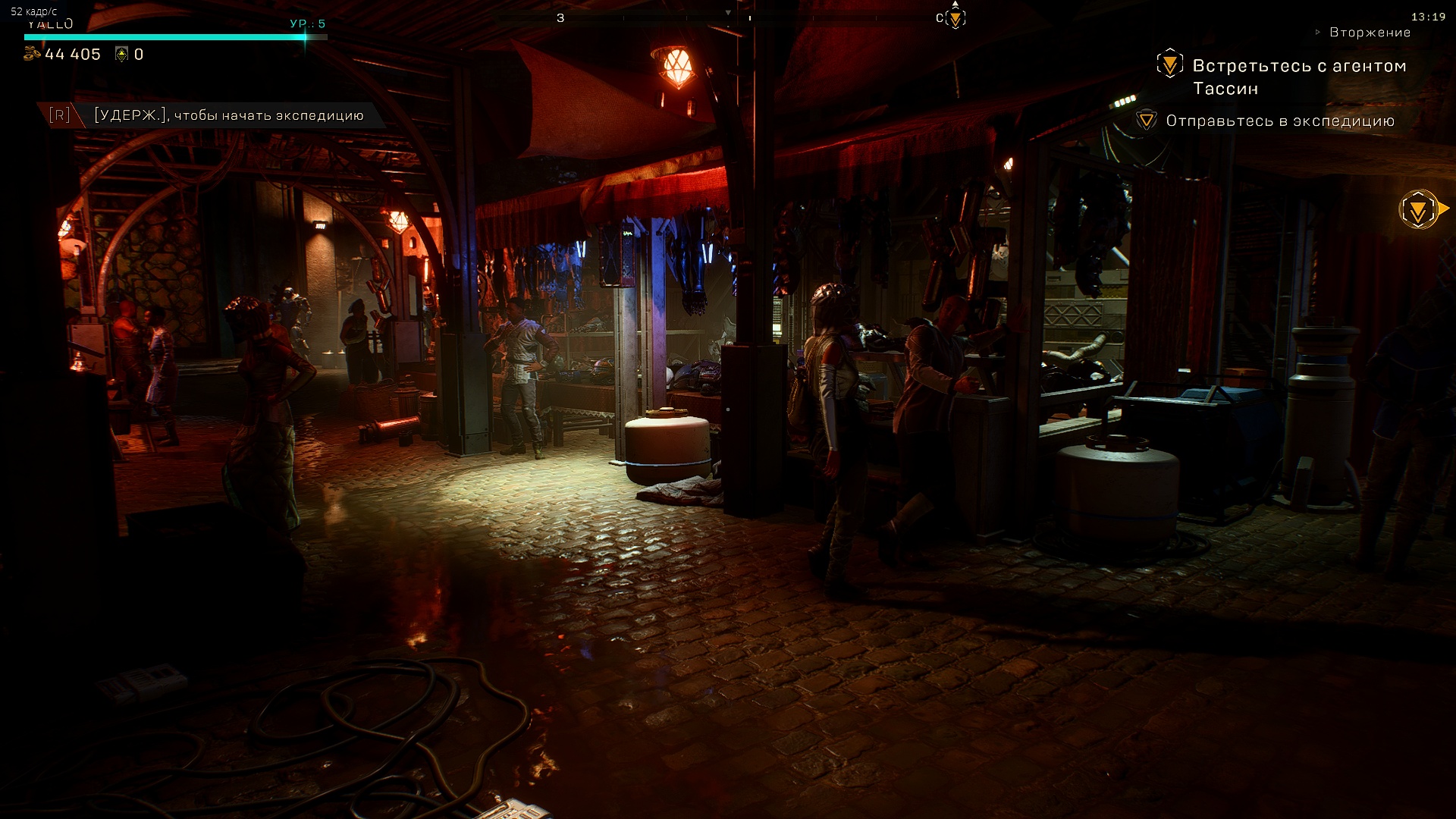Click the gold coins currency icon
1456x819 pixels.
pyautogui.click(x=33, y=54)
